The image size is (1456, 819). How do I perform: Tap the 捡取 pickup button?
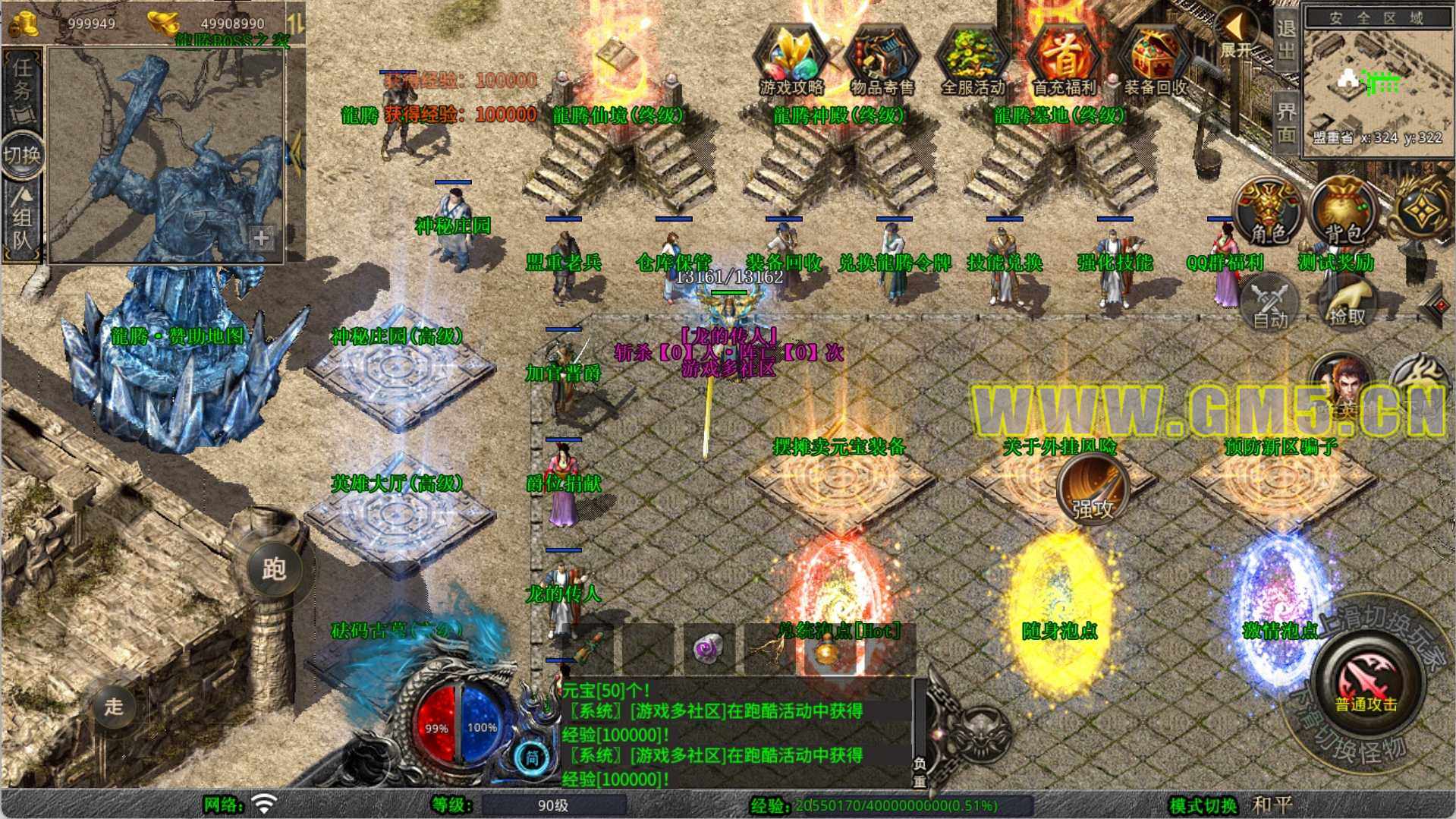pos(1347,304)
